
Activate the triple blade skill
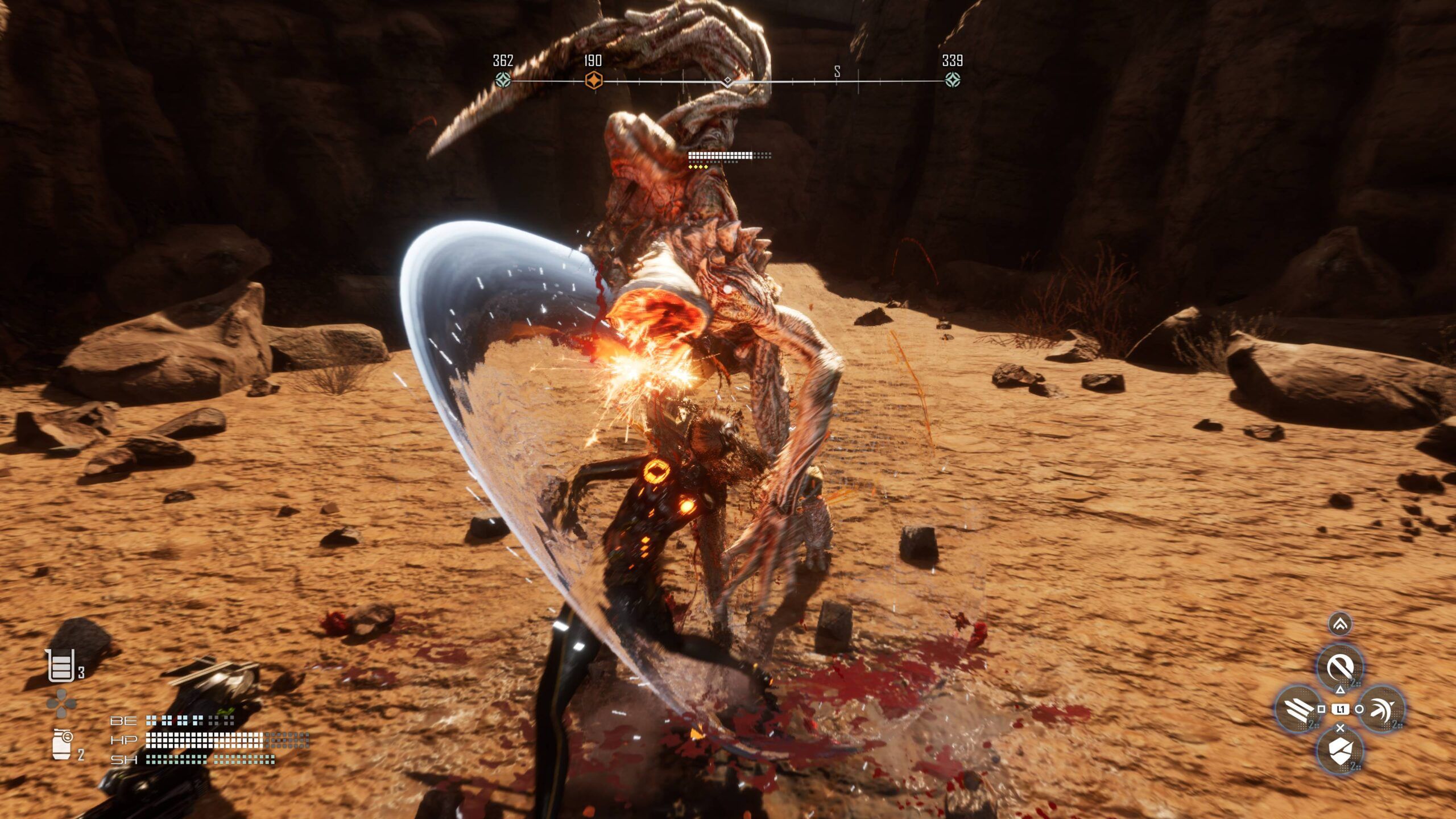click(x=1298, y=709)
